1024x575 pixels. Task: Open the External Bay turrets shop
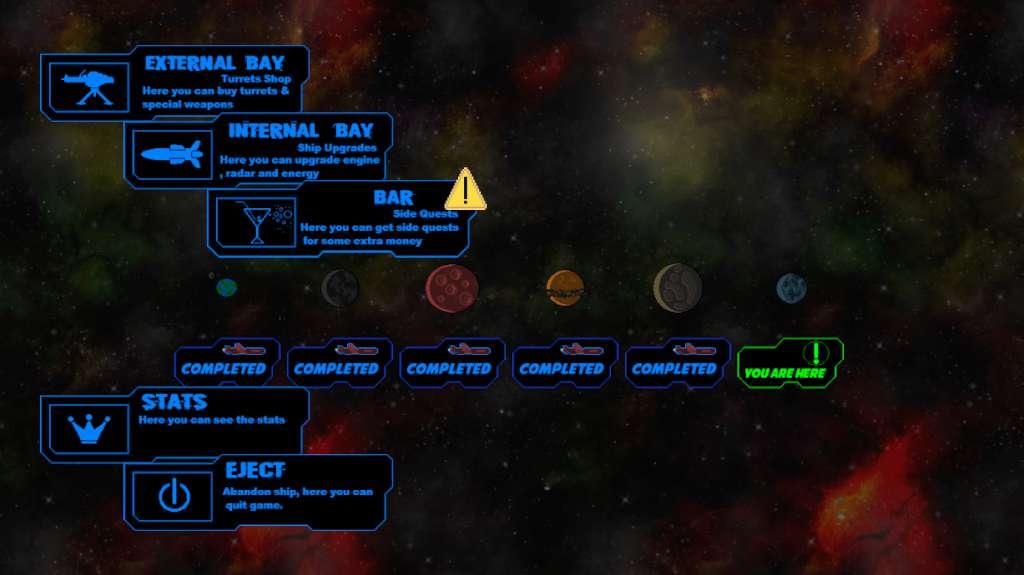point(214,82)
